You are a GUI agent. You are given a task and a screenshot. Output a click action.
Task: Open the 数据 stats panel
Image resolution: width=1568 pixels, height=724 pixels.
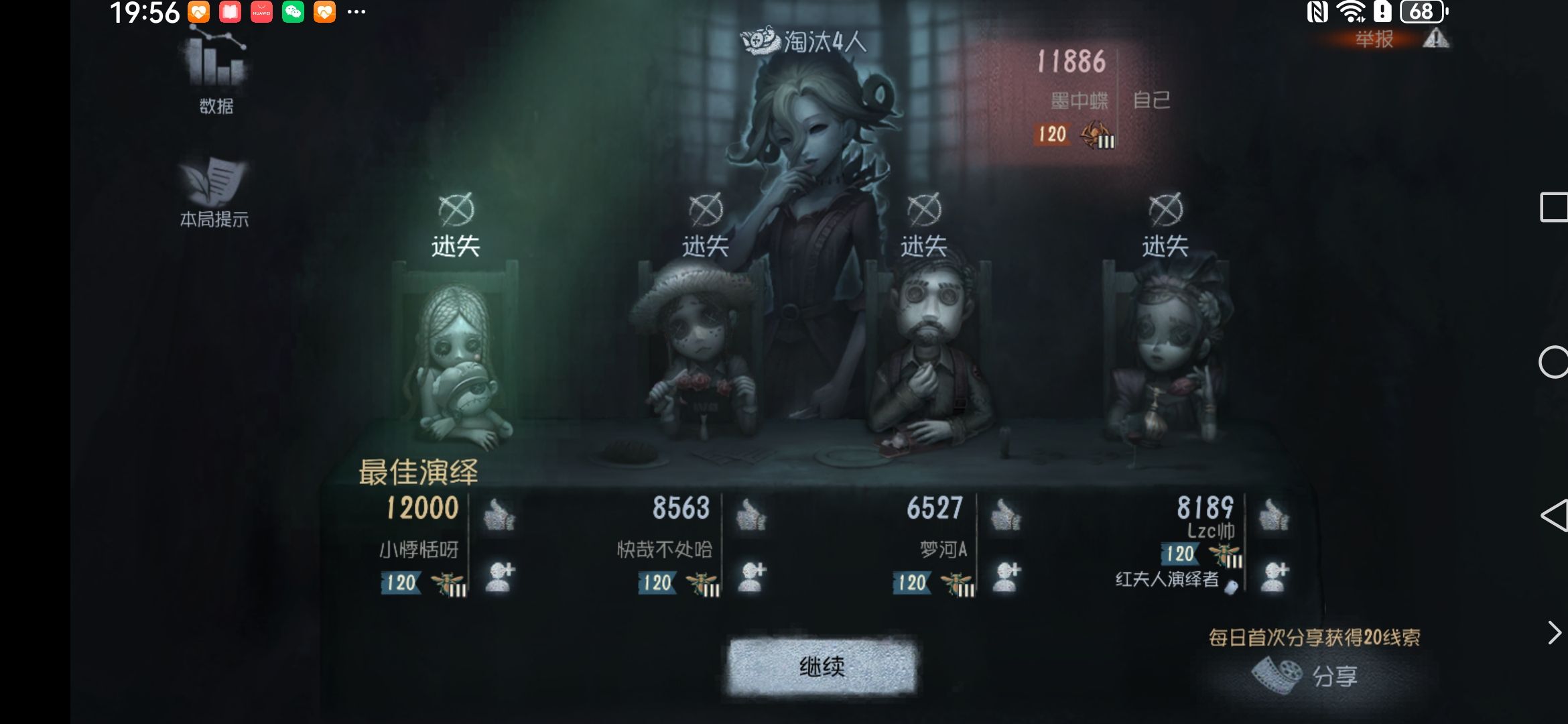pyautogui.click(x=214, y=74)
